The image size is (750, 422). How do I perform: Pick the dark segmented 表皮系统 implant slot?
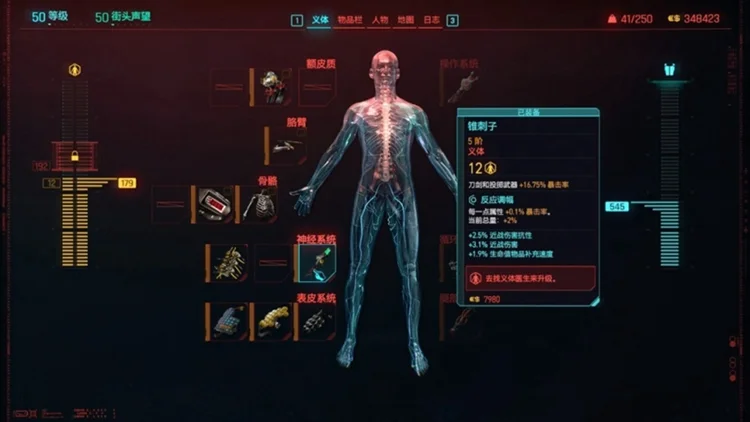[316, 321]
